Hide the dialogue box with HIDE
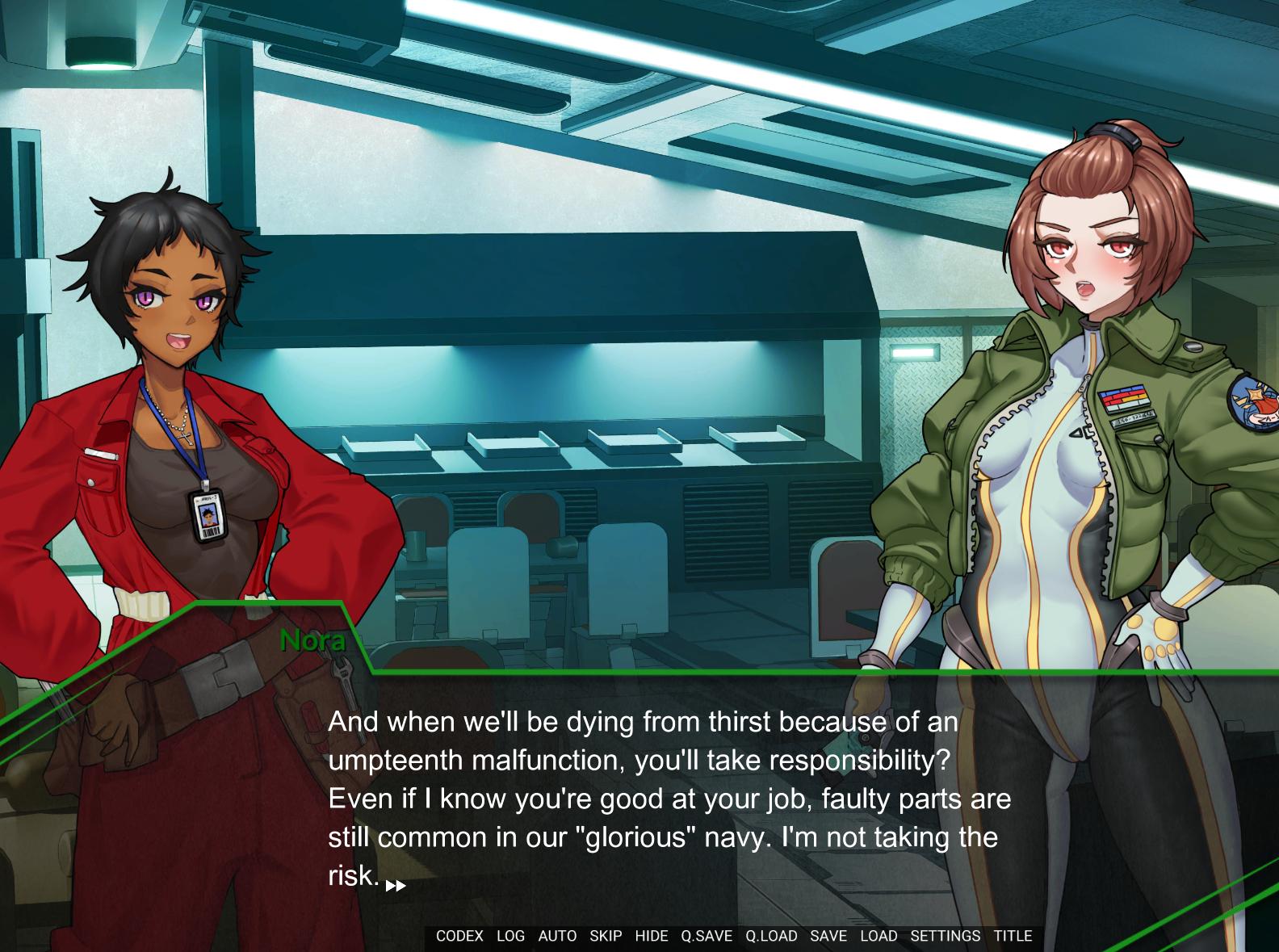This screenshot has height=952, width=1279. [x=652, y=936]
